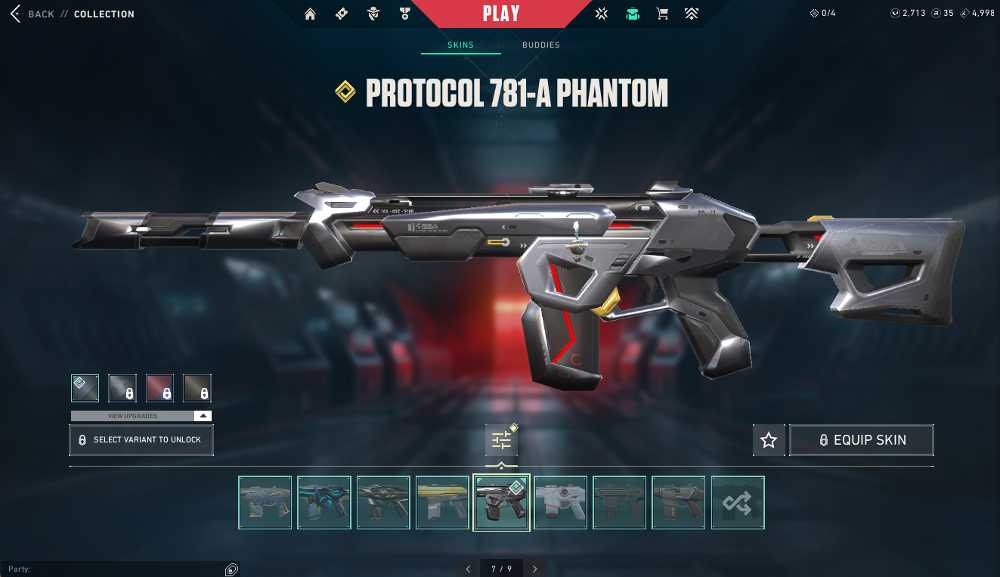This screenshot has width=1000, height=577.
Task: Go to the previous weapon with left arrow
Action: point(464,569)
